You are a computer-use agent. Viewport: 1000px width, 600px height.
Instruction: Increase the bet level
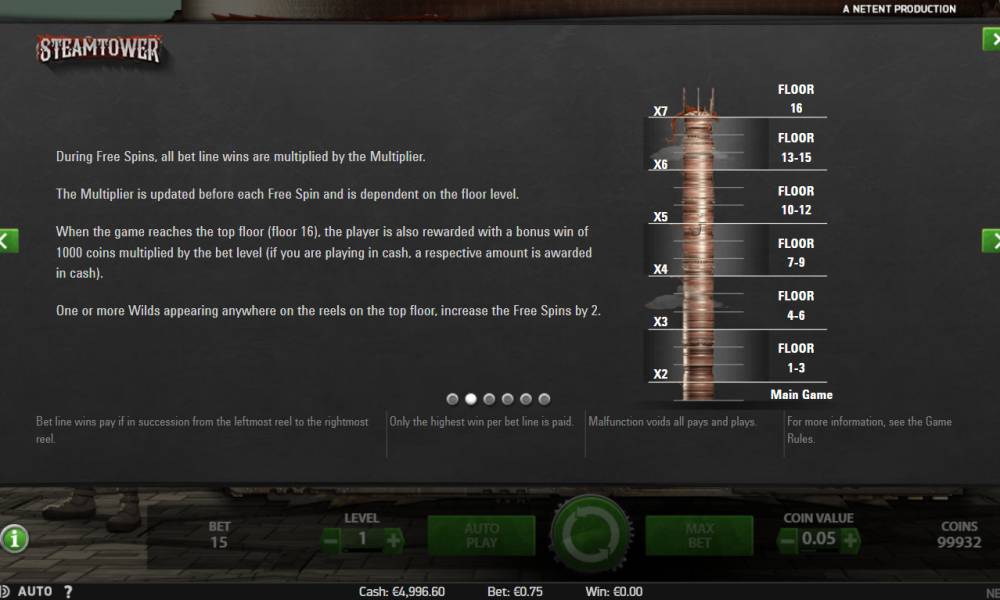point(394,540)
